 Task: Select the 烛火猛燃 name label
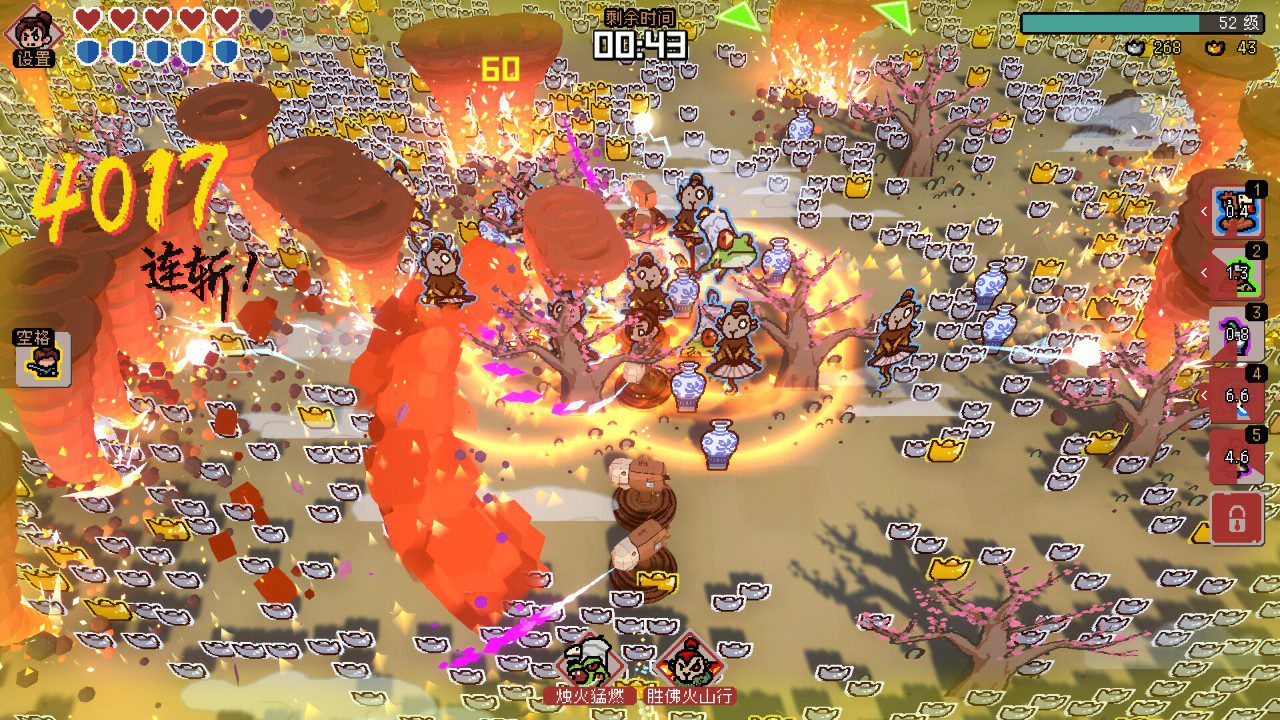pyautogui.click(x=593, y=694)
